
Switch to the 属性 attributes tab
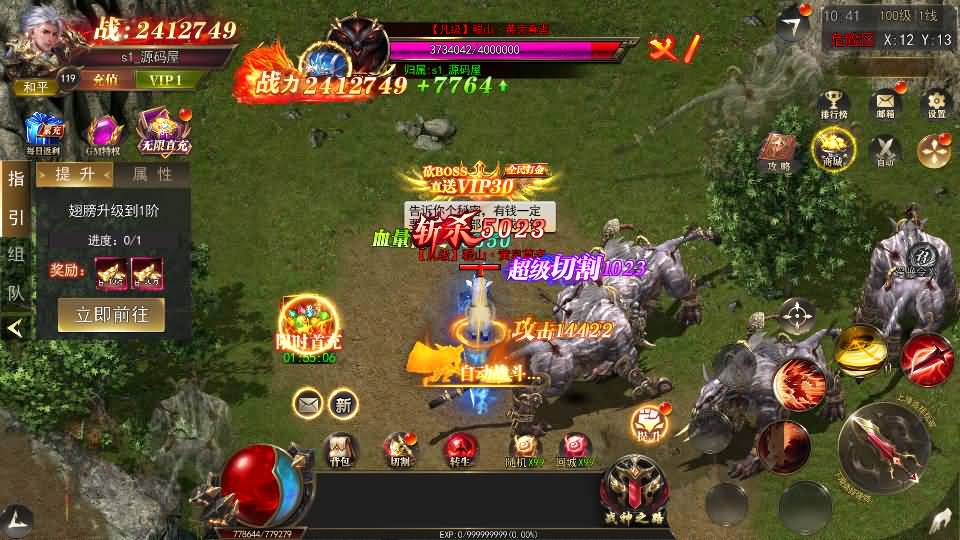152,175
